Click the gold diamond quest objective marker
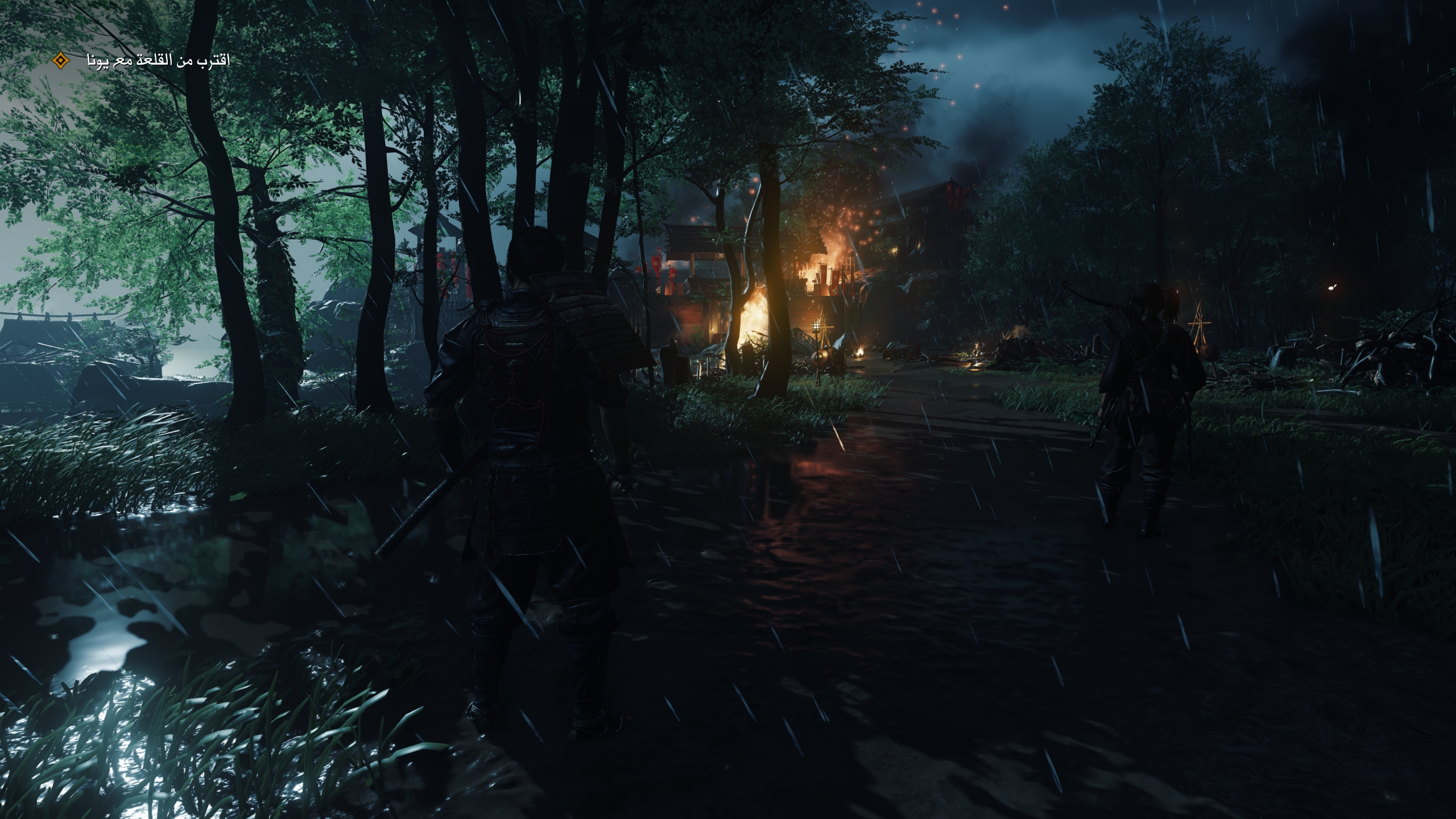 [60, 60]
